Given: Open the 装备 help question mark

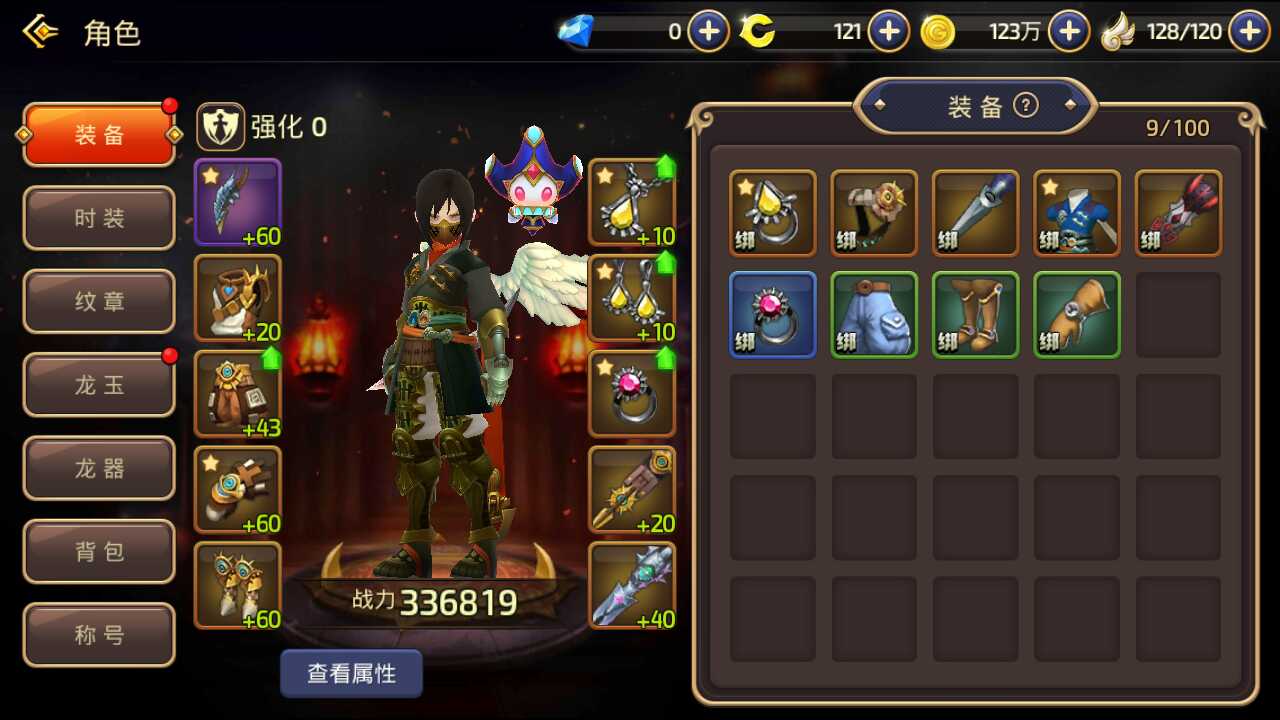Looking at the screenshot, I should click(x=1025, y=105).
